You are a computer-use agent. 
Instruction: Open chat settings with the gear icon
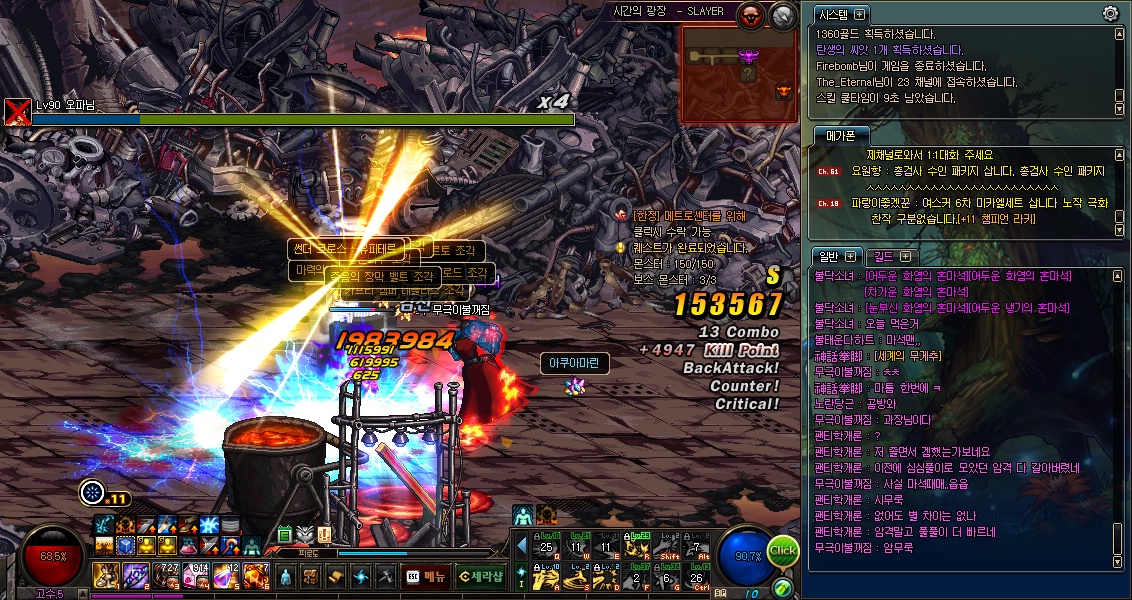1110,13
